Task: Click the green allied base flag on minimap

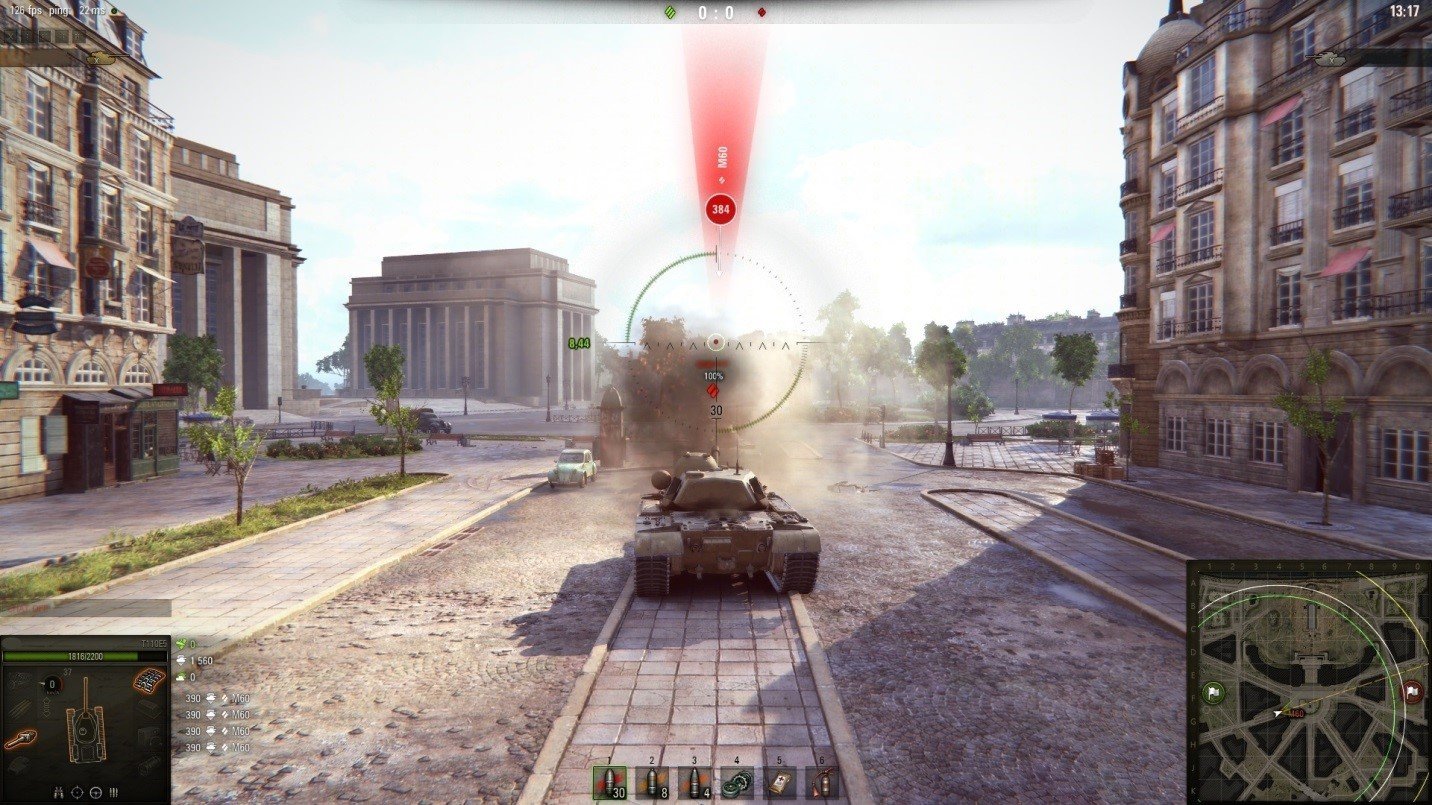Action: tap(1214, 692)
